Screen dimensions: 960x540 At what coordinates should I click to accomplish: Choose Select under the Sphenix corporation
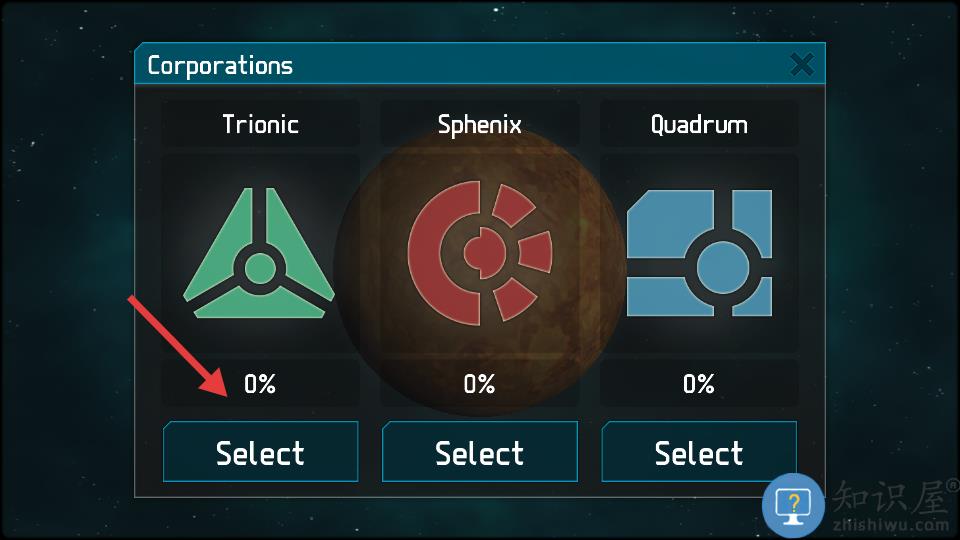pyautogui.click(x=479, y=452)
